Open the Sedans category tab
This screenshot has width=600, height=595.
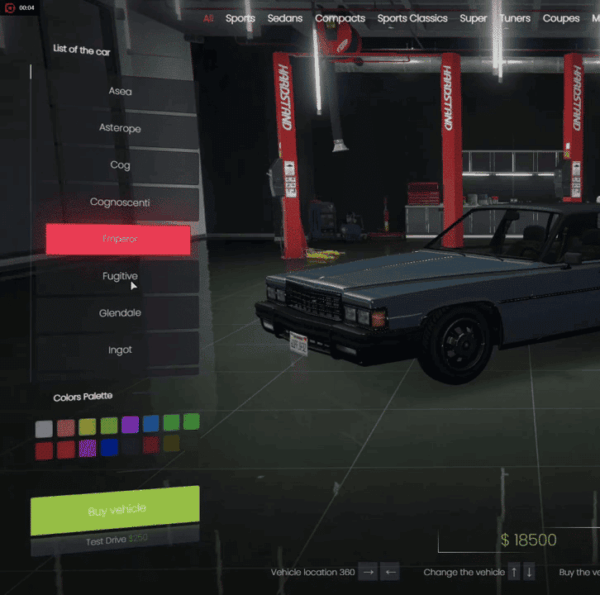[x=284, y=18]
